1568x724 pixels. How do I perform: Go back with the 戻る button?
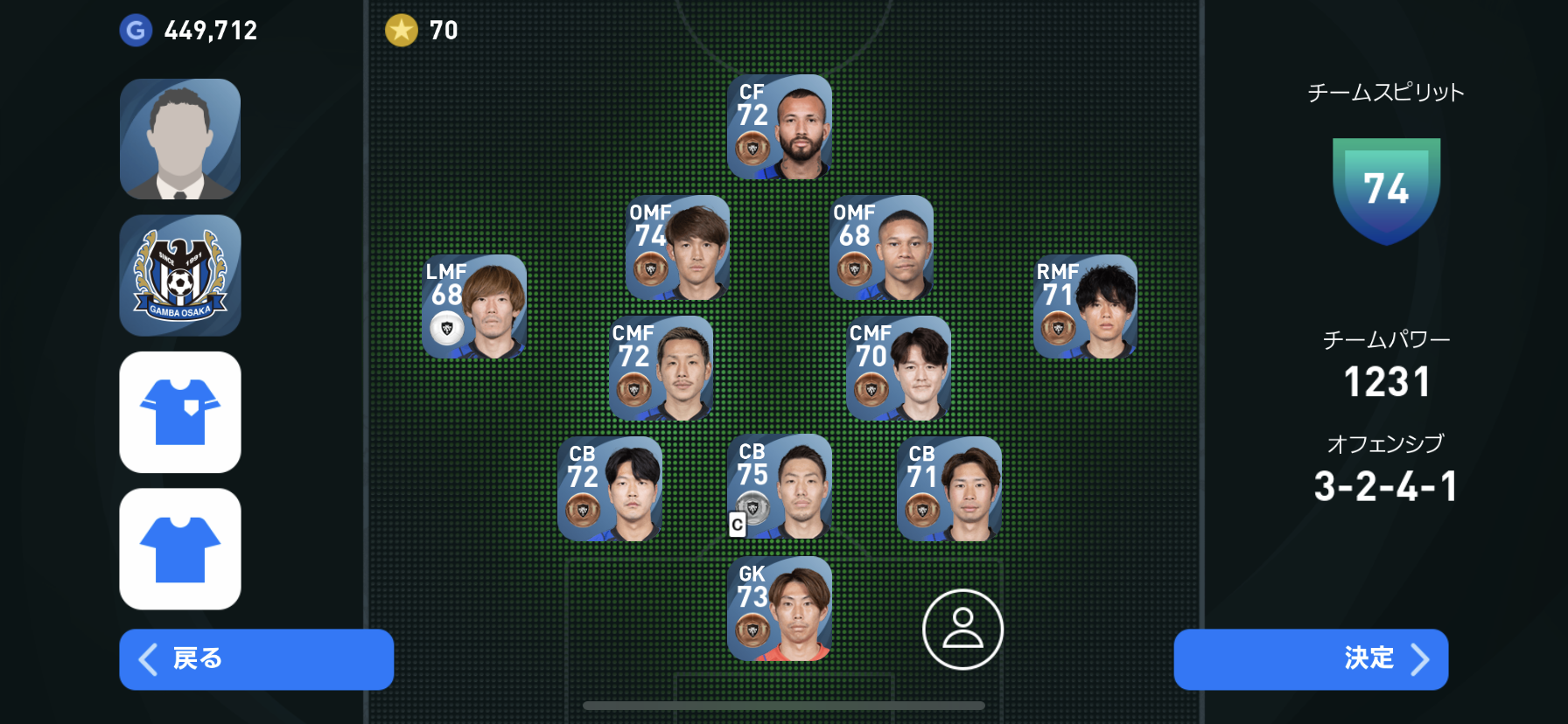click(256, 659)
